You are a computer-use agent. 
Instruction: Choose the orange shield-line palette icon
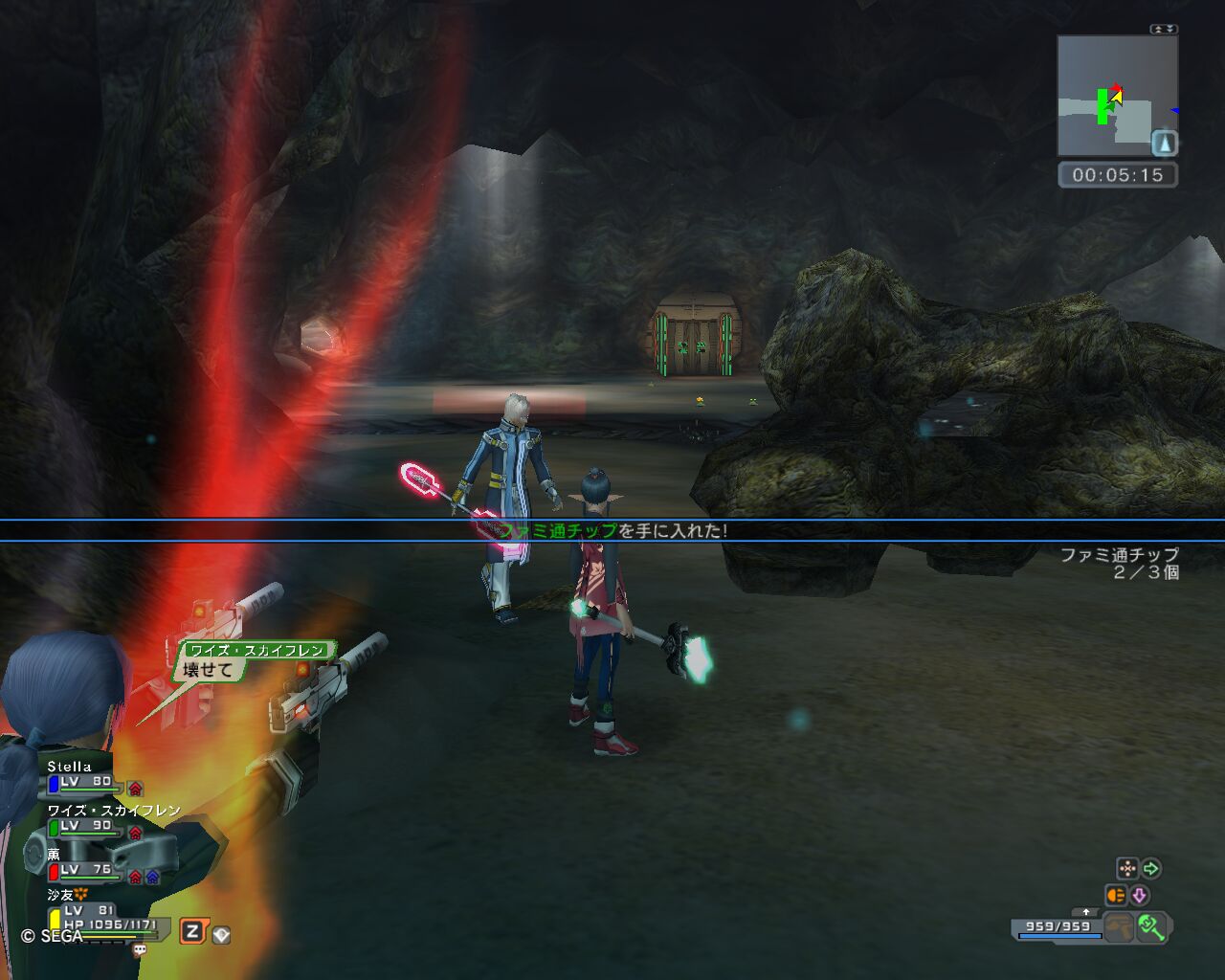click(1115, 896)
